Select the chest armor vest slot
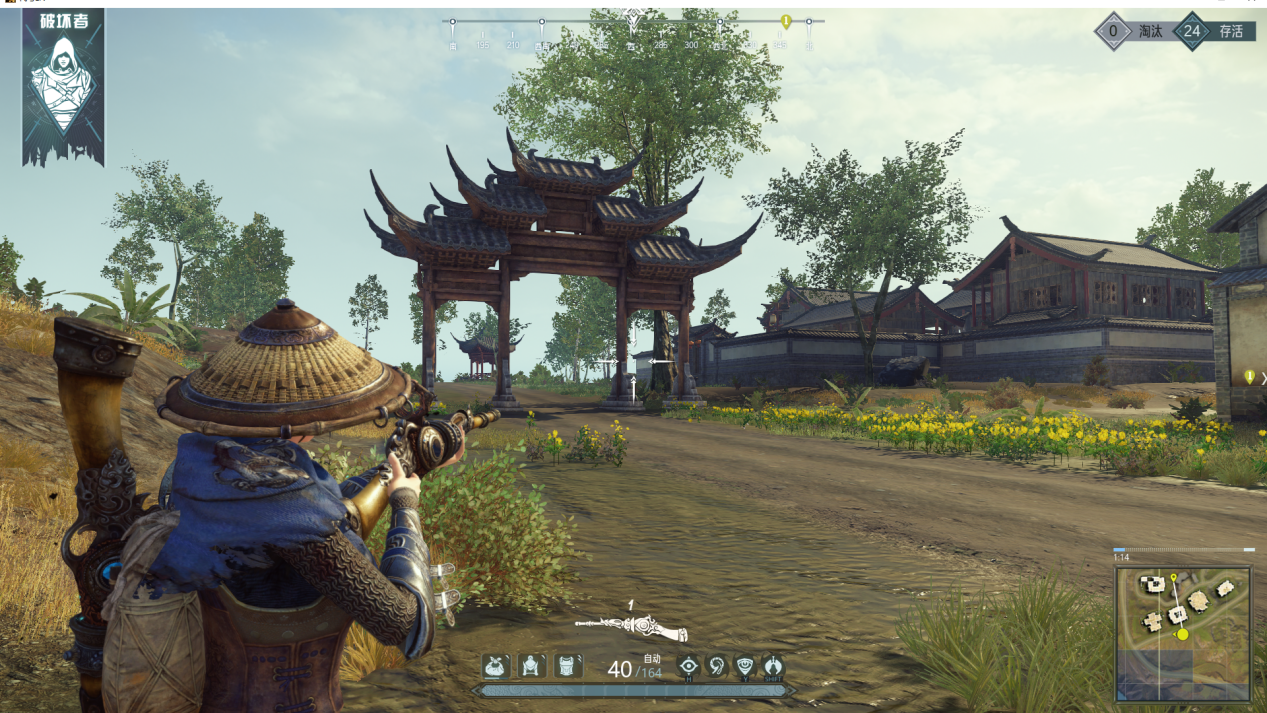This screenshot has width=1267, height=713. click(568, 666)
